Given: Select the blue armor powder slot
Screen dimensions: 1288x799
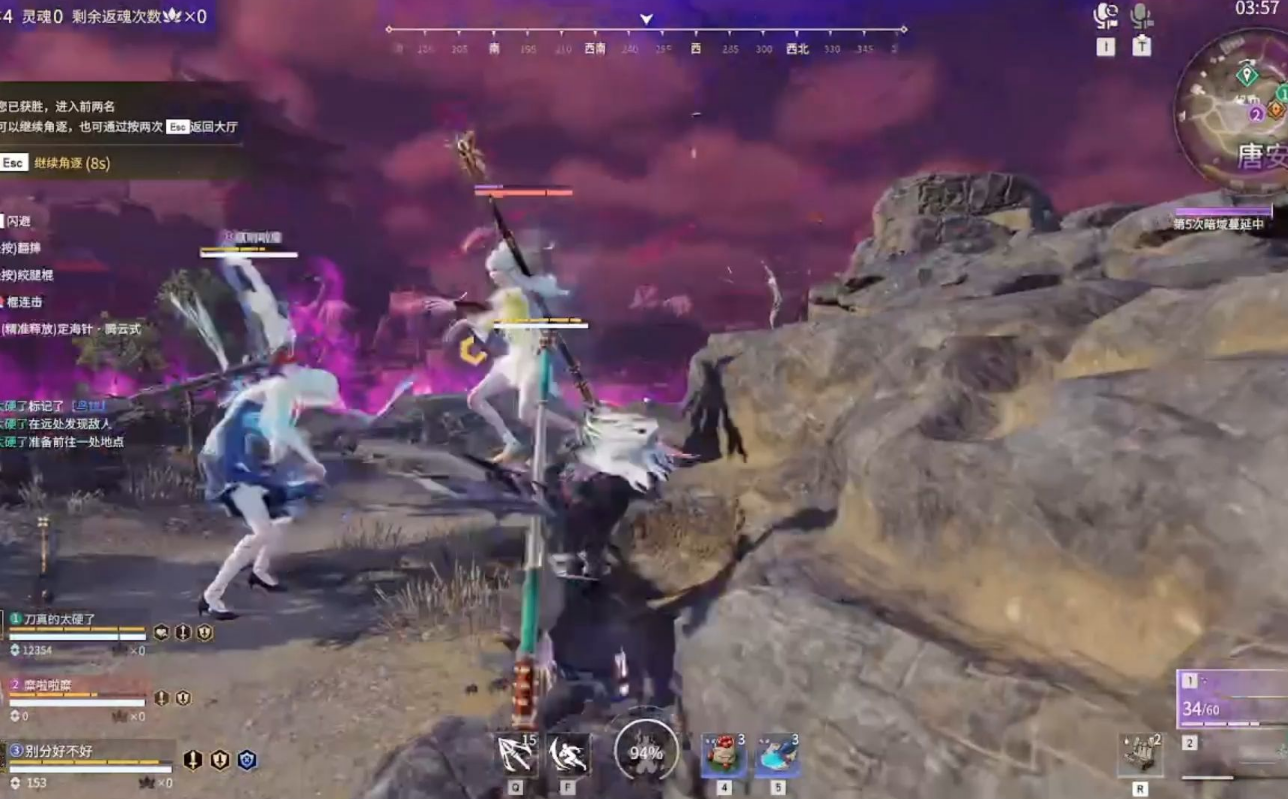Looking at the screenshot, I should [x=776, y=755].
